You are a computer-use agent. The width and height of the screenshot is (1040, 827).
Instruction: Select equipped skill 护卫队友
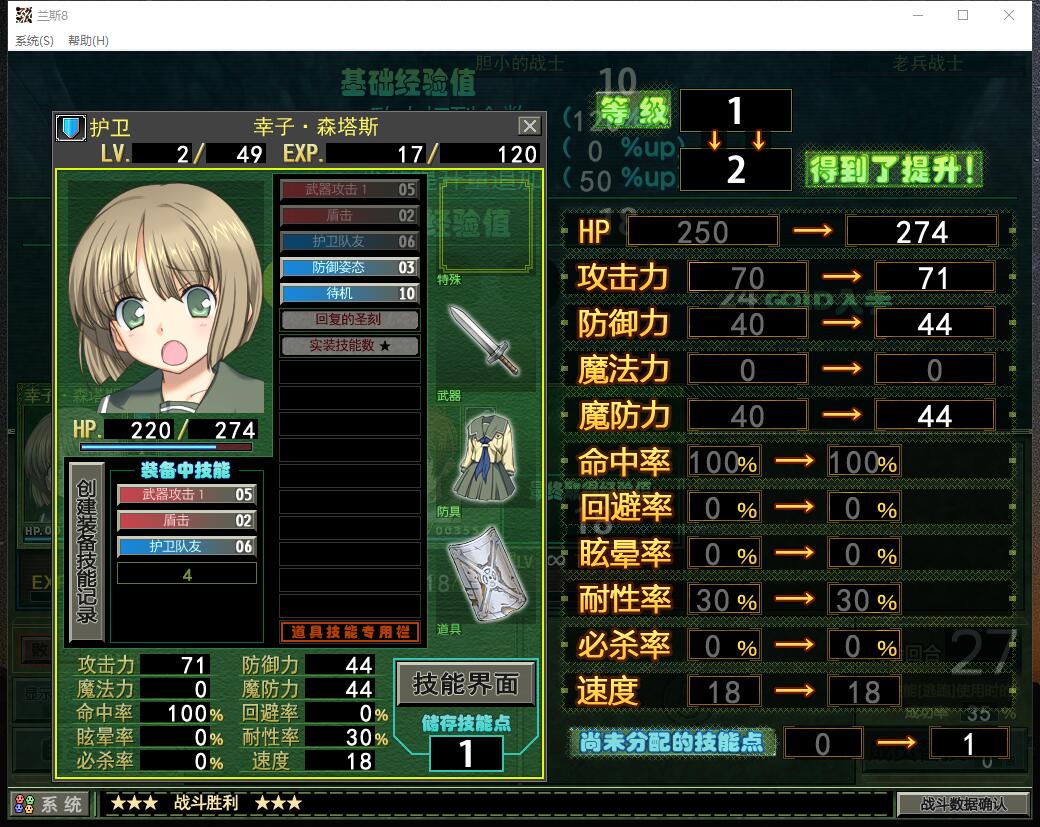(187, 547)
